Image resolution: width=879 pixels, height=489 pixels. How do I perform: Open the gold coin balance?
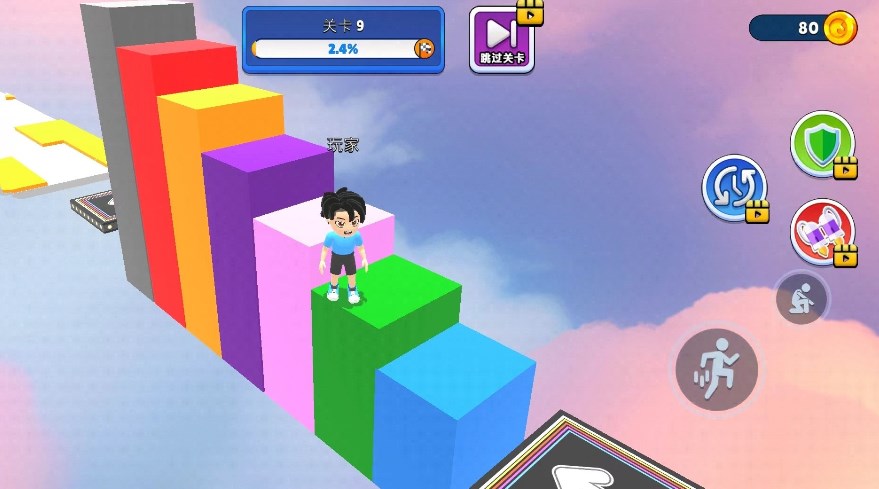pyautogui.click(x=803, y=28)
